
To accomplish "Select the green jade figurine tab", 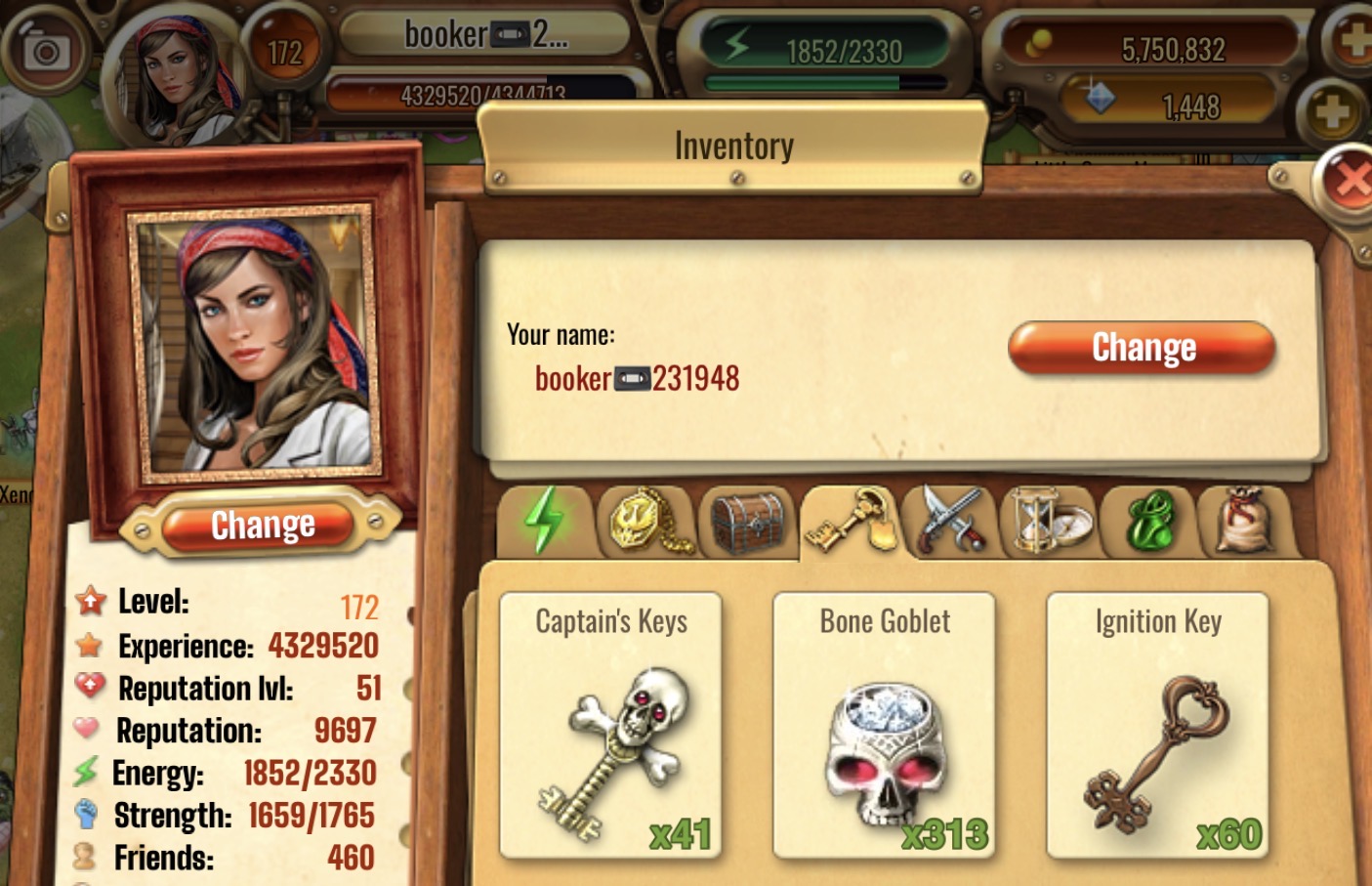I will (1150, 521).
